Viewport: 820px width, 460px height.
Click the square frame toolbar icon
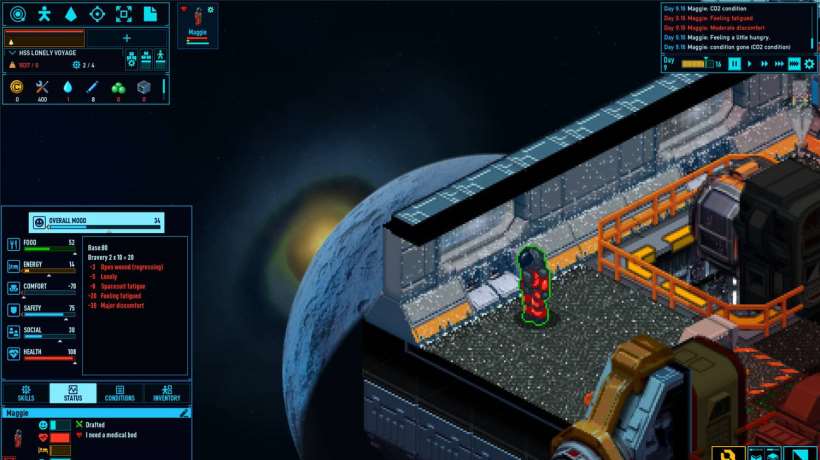pos(124,14)
